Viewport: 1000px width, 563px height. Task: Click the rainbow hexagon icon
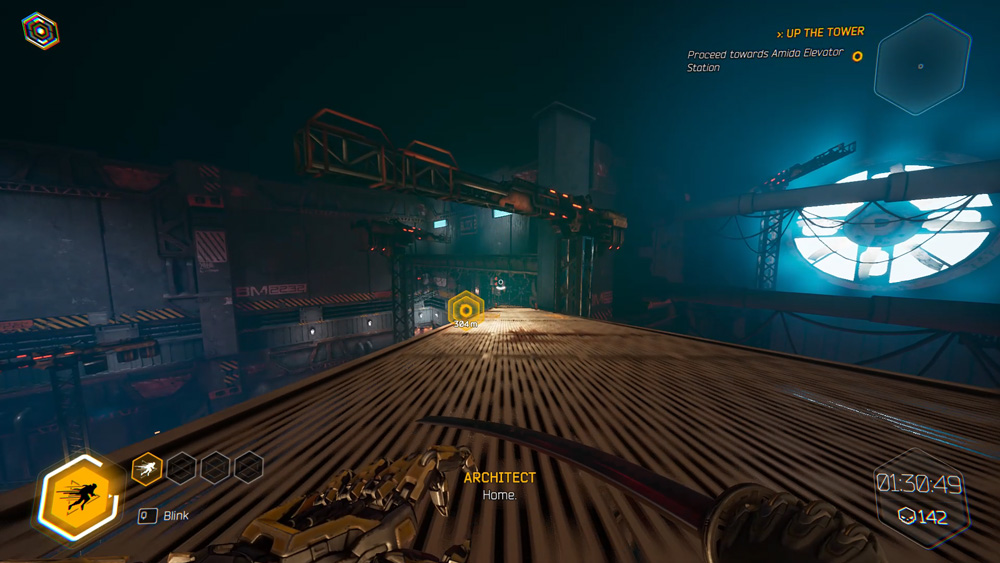(40, 31)
